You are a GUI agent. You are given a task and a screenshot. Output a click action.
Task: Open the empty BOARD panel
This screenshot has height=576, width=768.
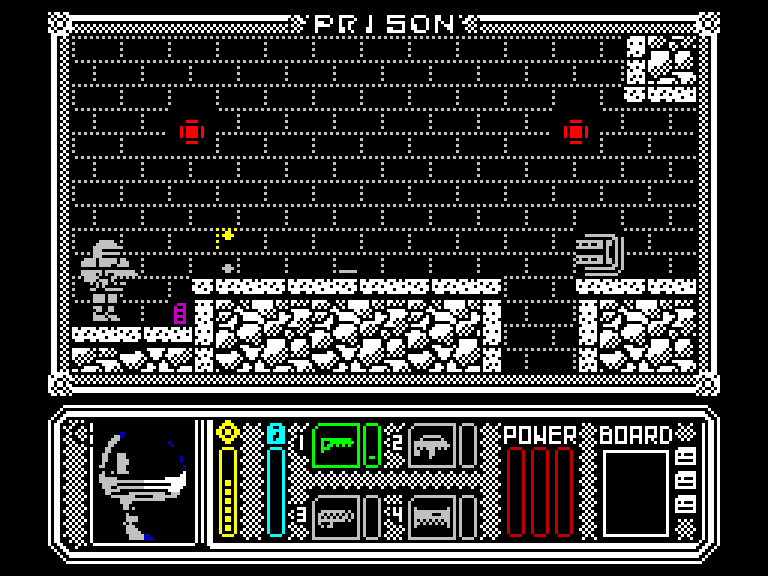tap(635, 492)
